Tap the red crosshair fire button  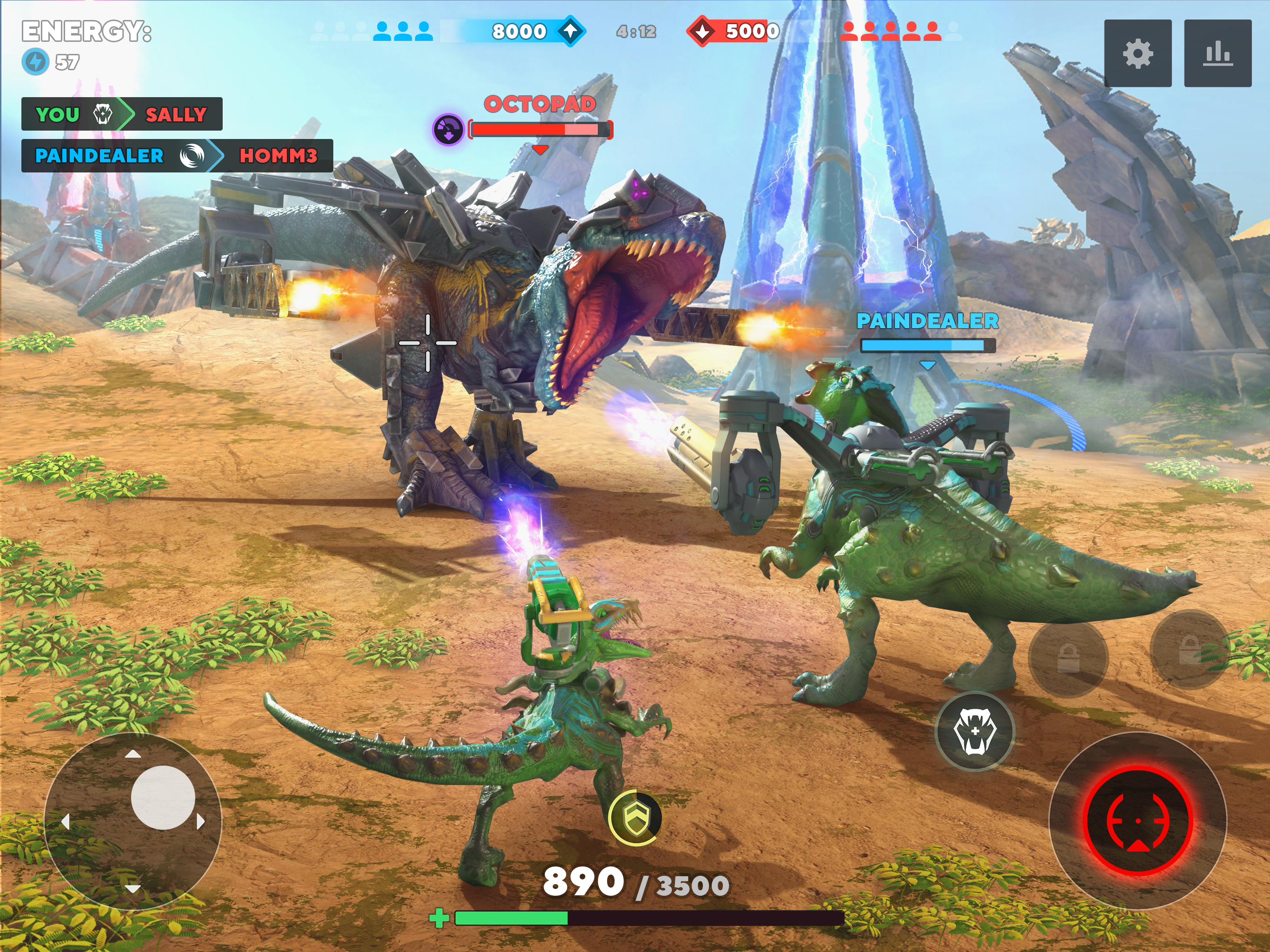[1138, 821]
